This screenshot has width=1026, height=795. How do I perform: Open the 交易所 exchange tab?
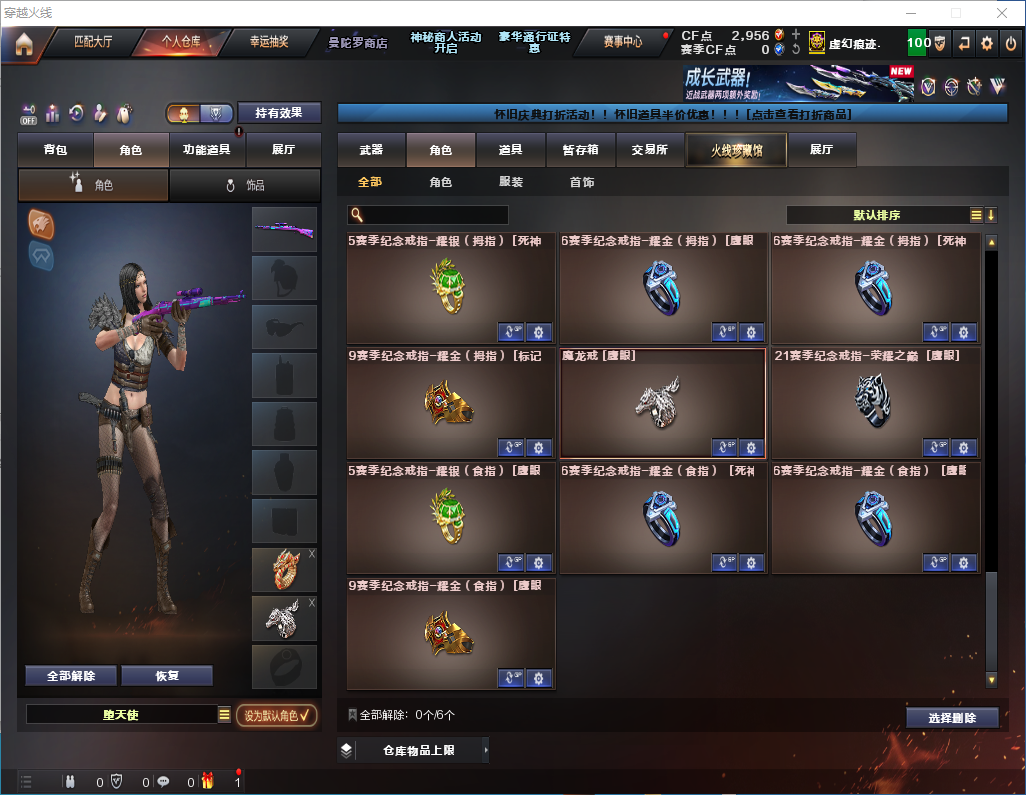point(649,150)
